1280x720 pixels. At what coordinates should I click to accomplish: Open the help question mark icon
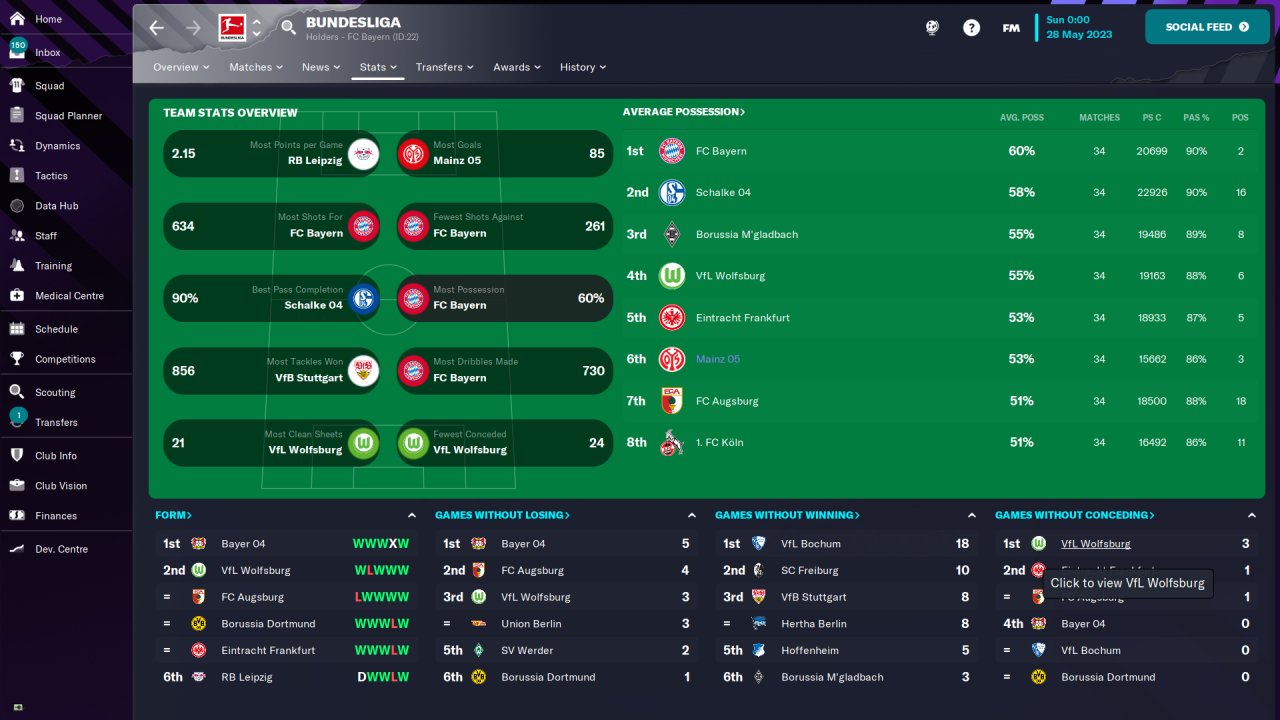coord(971,28)
